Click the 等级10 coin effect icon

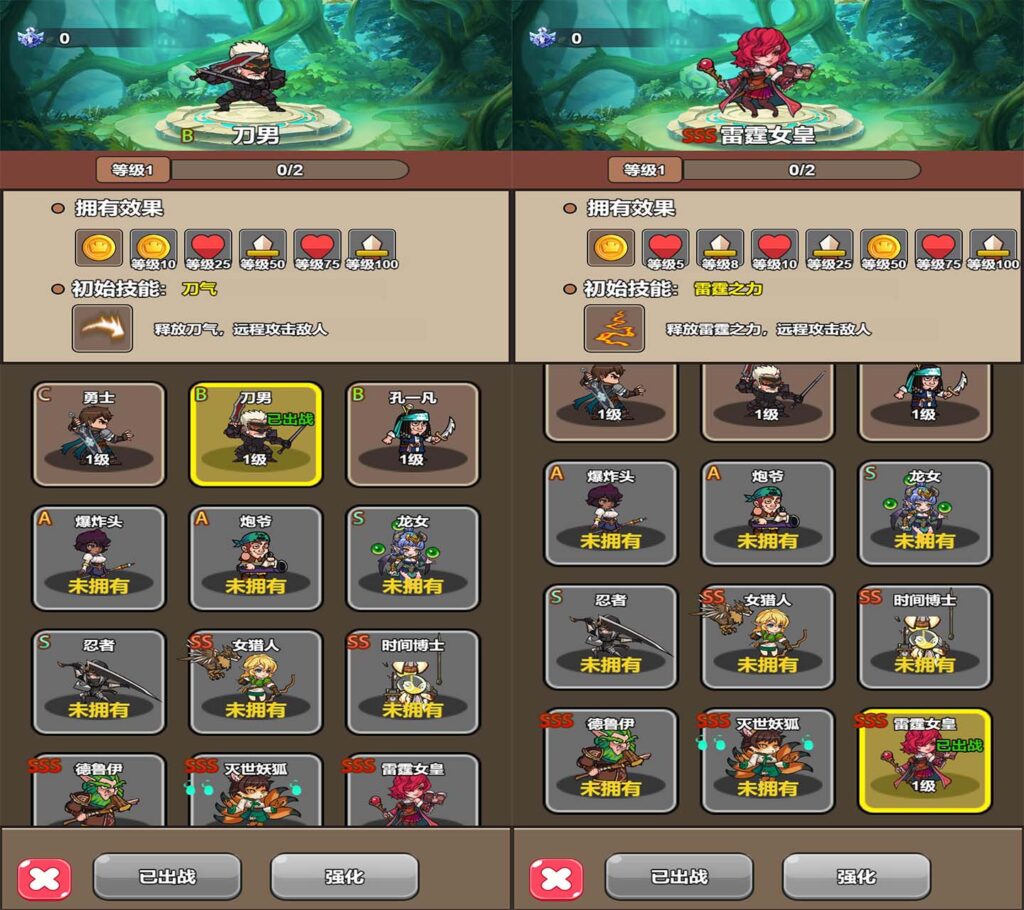pos(154,248)
